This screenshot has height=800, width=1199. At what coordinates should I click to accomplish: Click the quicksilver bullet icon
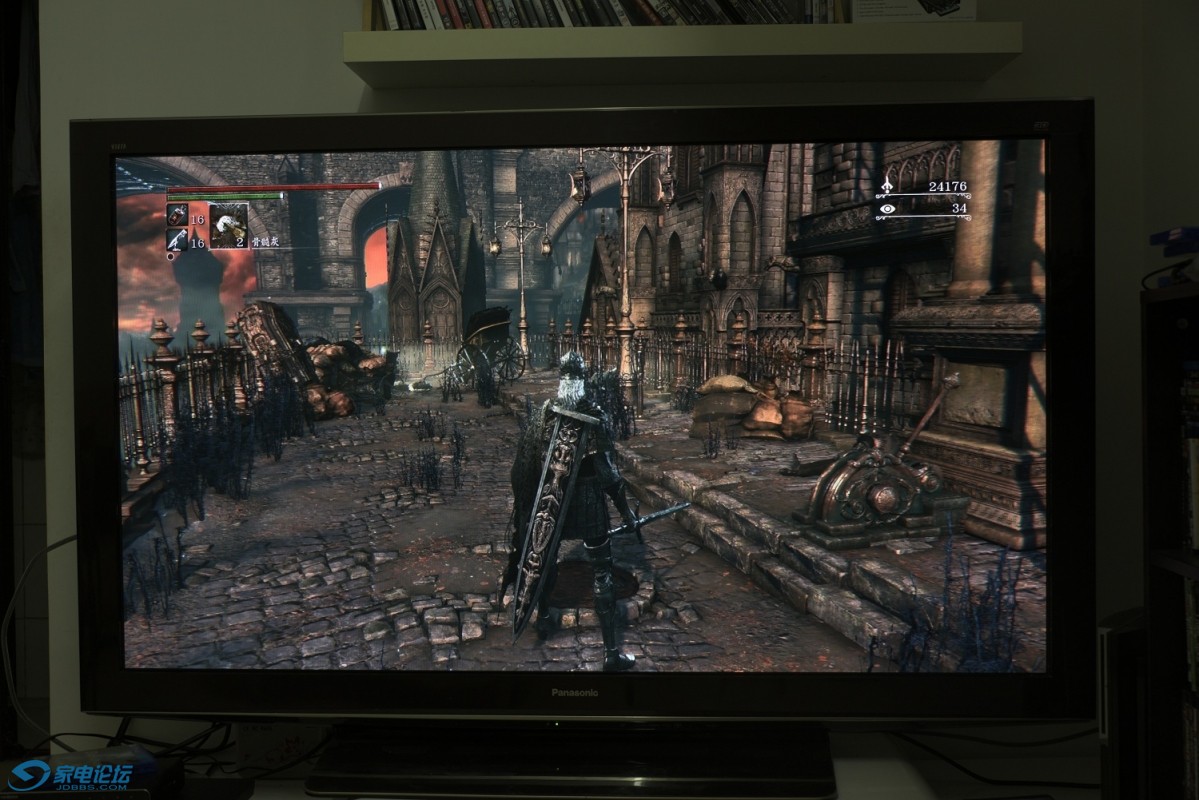177,239
